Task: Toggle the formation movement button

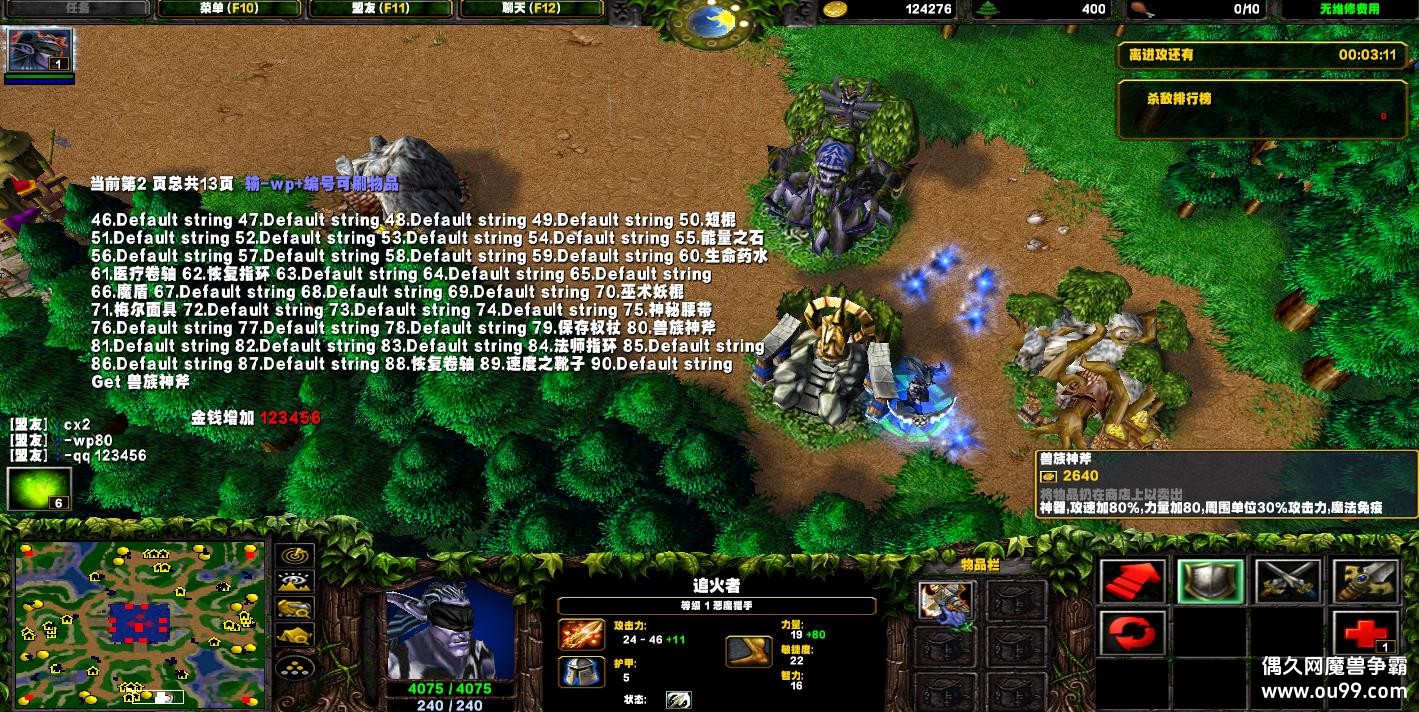Action: (x=295, y=662)
